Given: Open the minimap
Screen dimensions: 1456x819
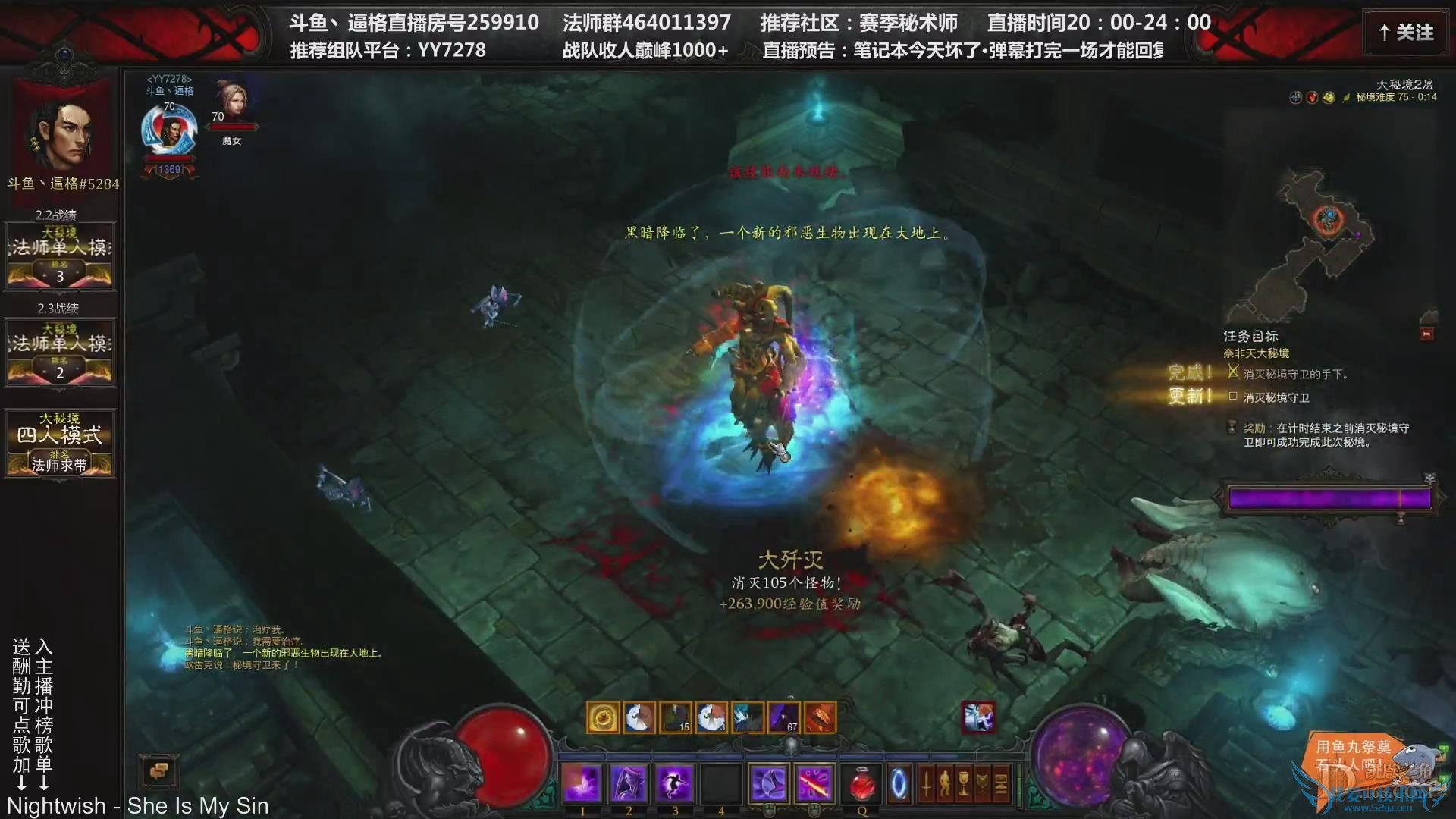Looking at the screenshot, I should coord(1326,243).
